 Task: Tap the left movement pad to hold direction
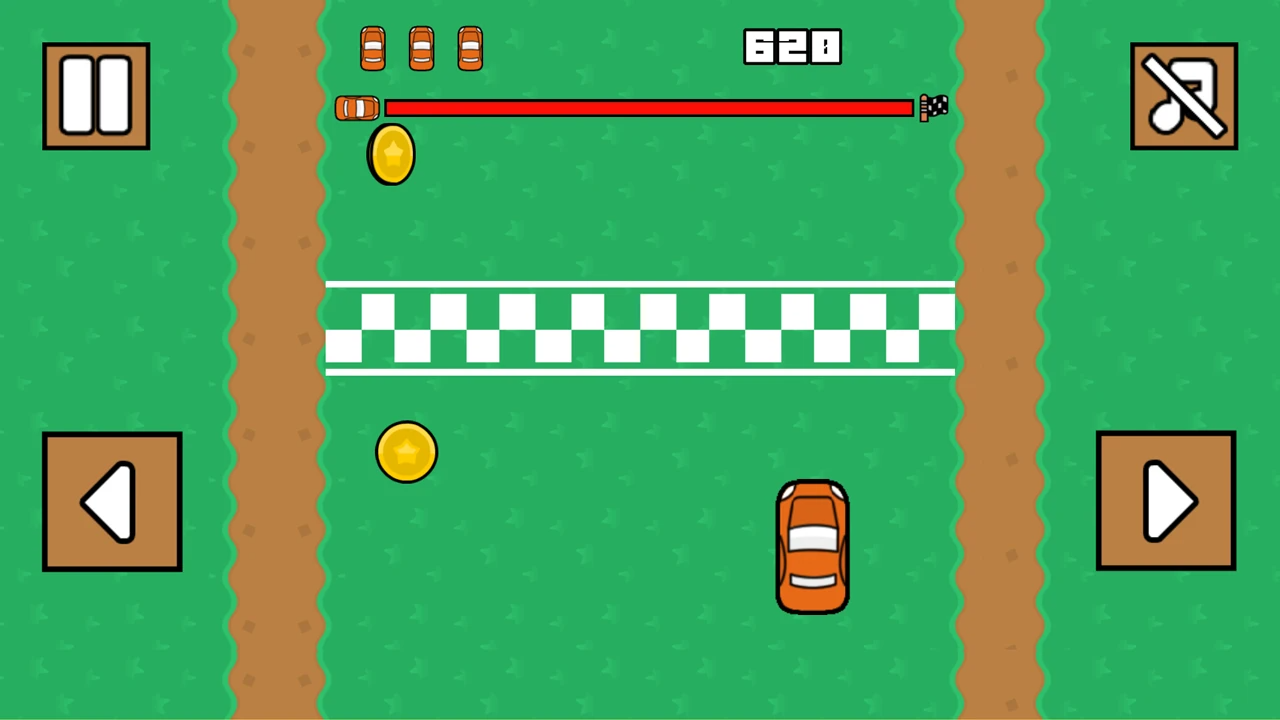coord(111,500)
